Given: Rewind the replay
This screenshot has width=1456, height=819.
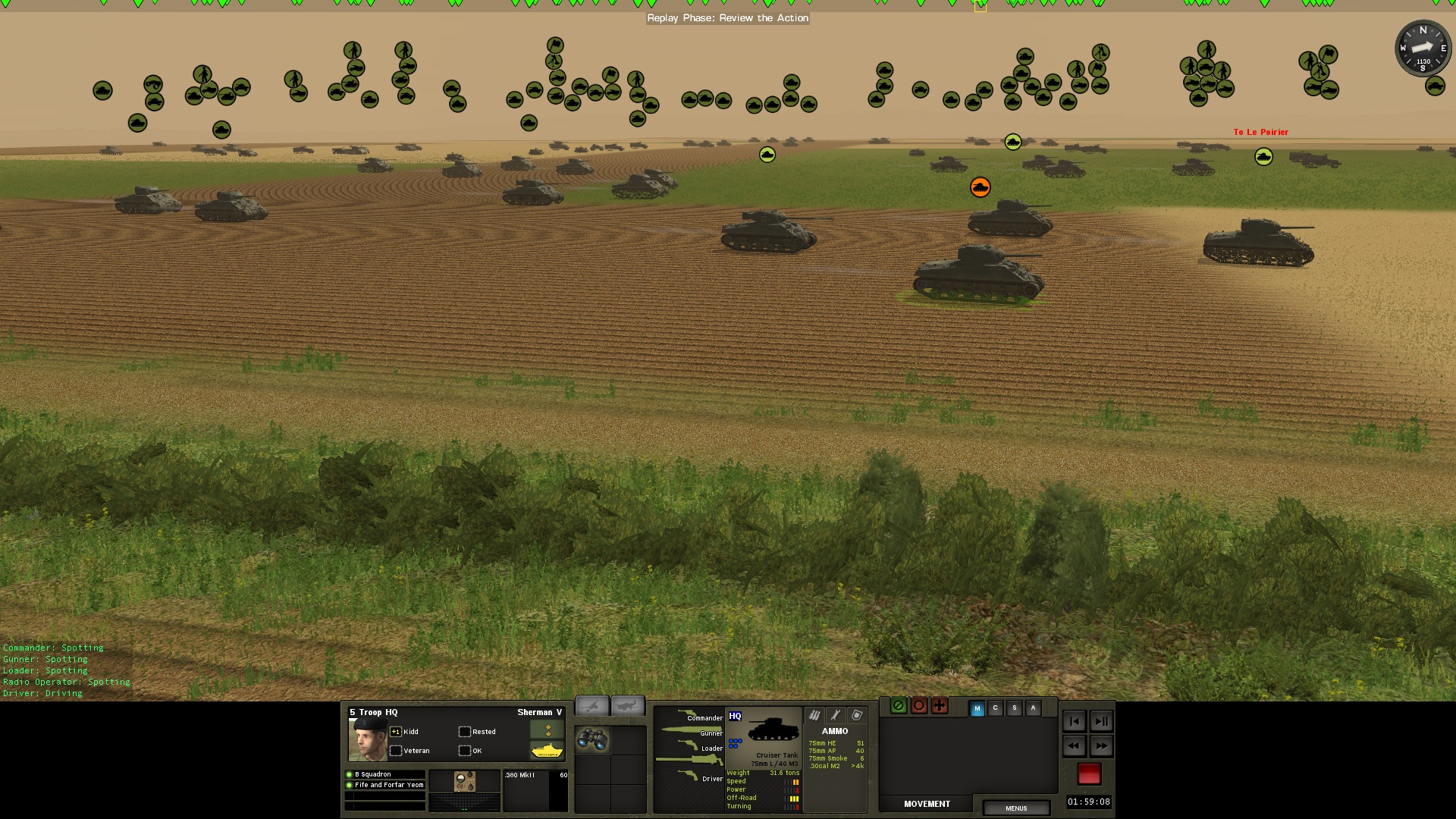Looking at the screenshot, I should point(1074,746).
